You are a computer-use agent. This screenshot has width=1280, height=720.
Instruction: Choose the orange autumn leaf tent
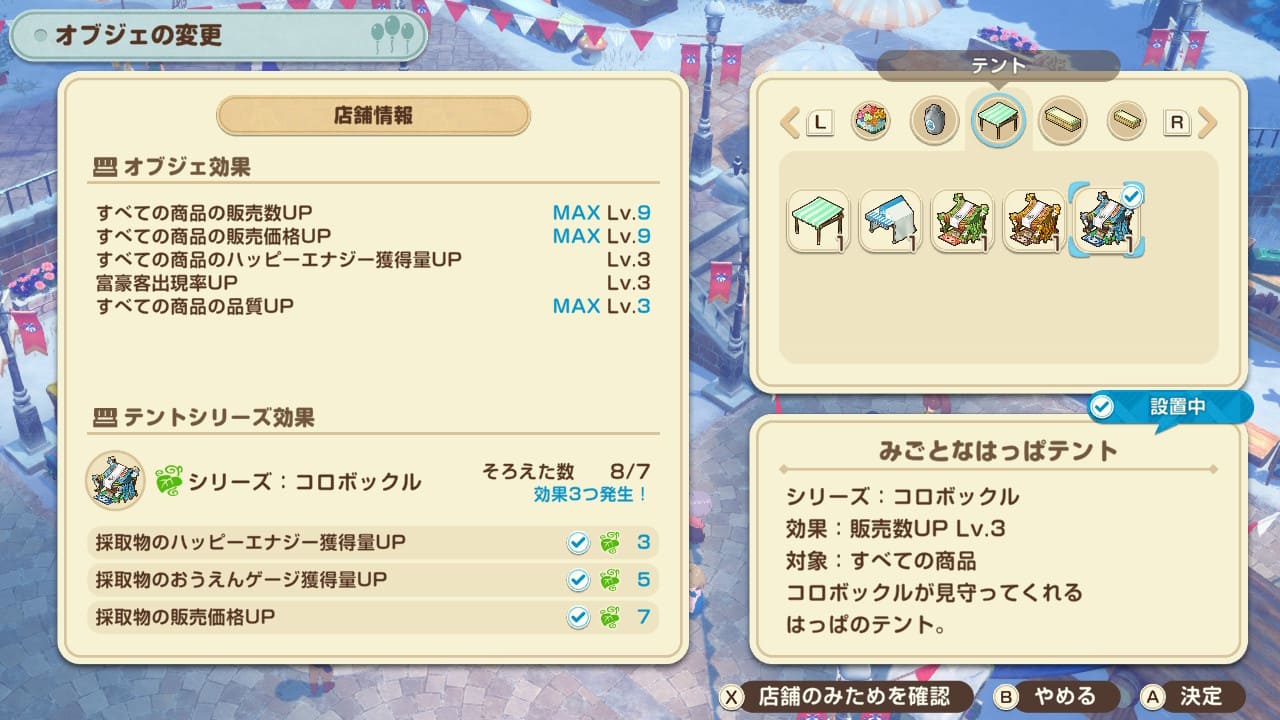[x=1034, y=221]
